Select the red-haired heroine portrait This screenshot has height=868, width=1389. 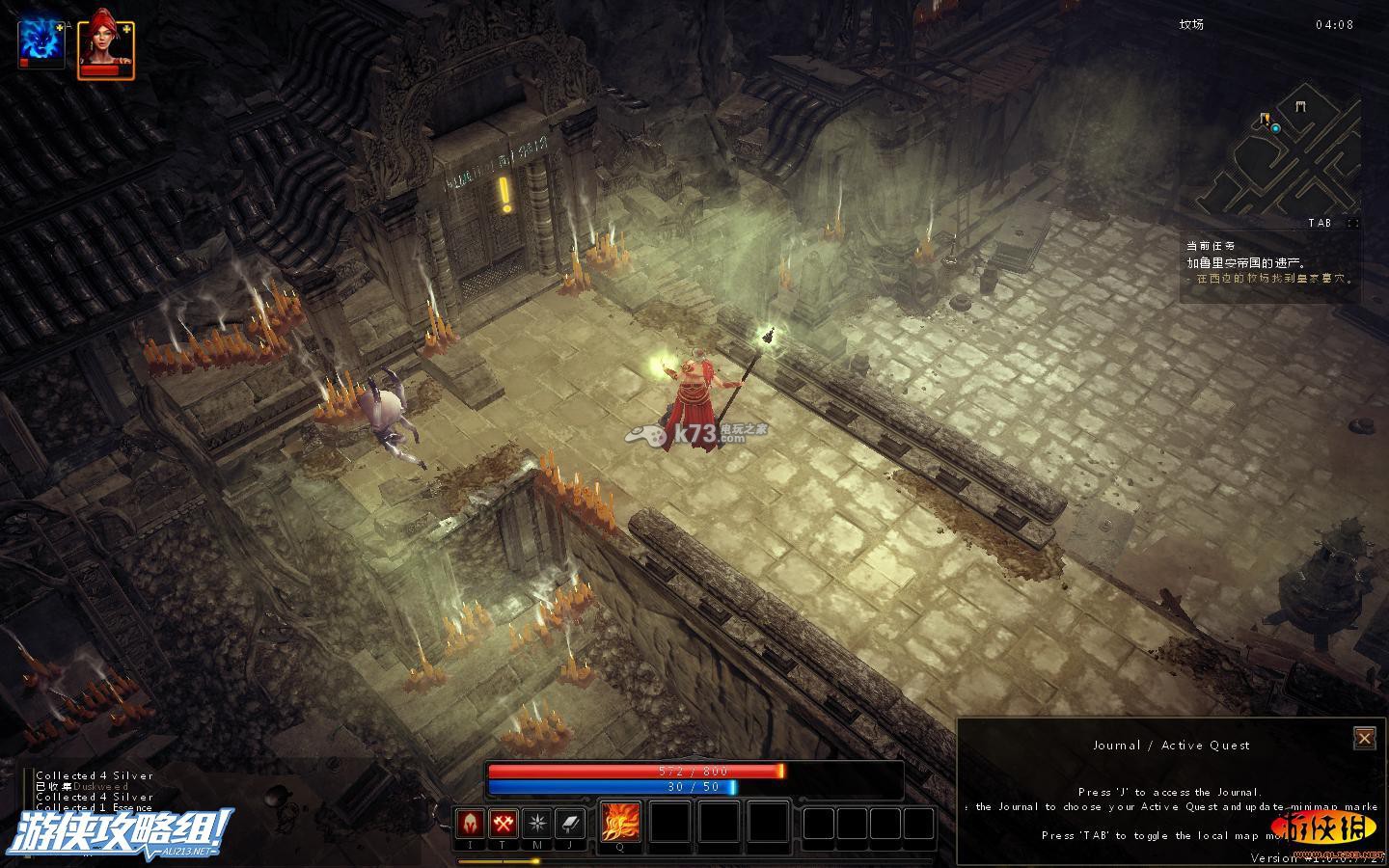[x=102, y=45]
